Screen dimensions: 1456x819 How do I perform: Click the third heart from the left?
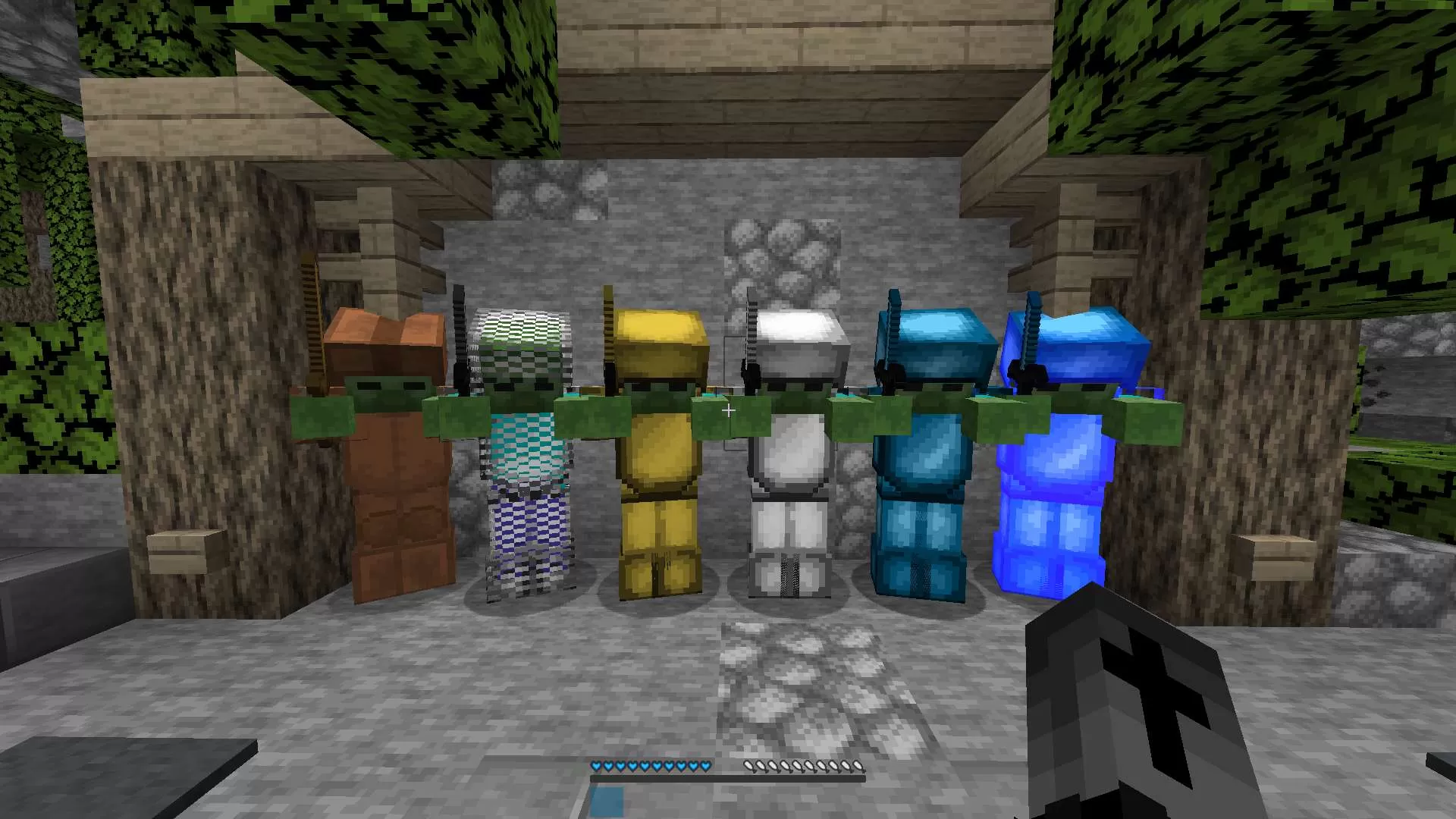(621, 766)
